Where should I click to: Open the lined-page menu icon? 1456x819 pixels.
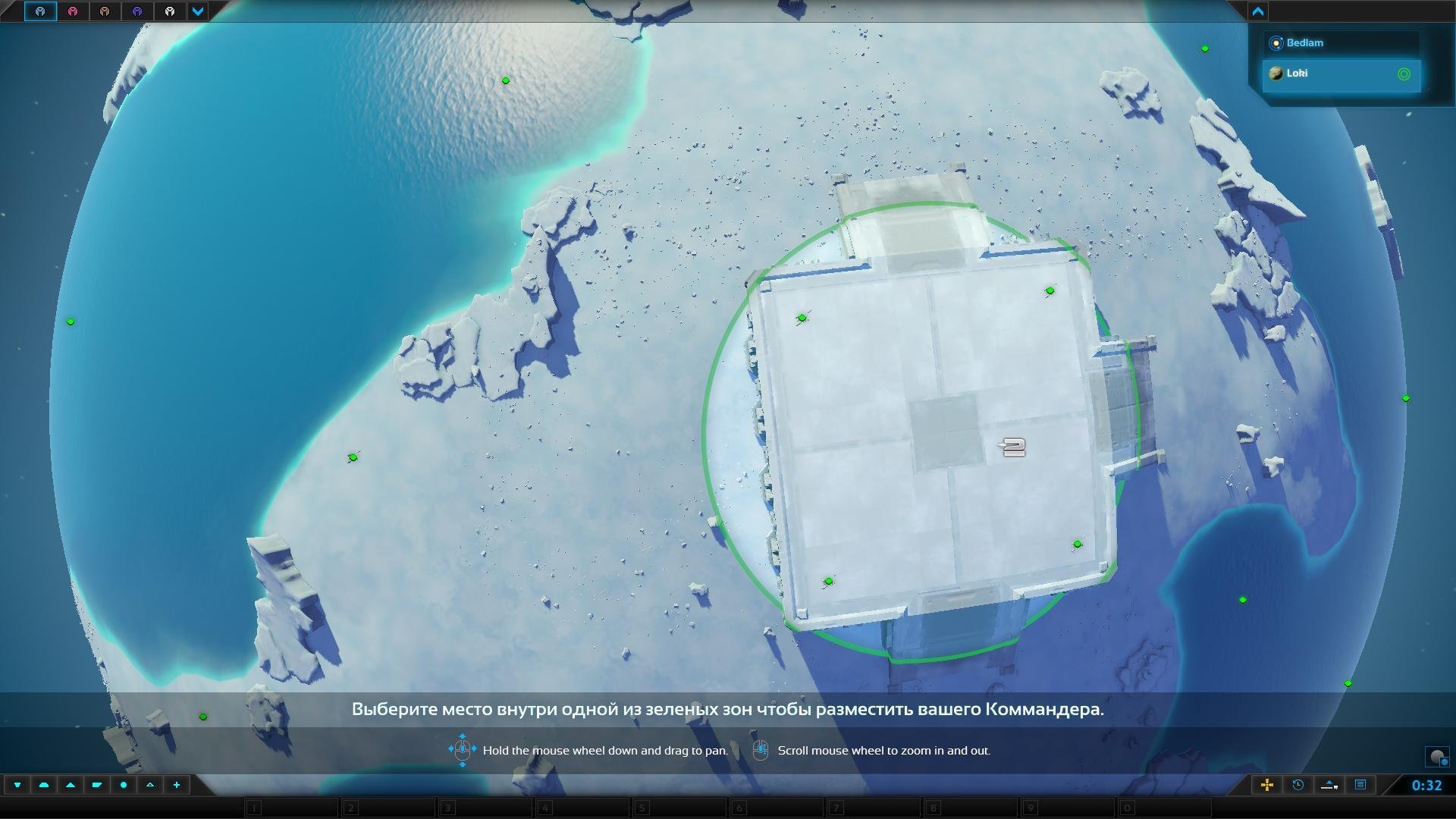(x=1360, y=785)
